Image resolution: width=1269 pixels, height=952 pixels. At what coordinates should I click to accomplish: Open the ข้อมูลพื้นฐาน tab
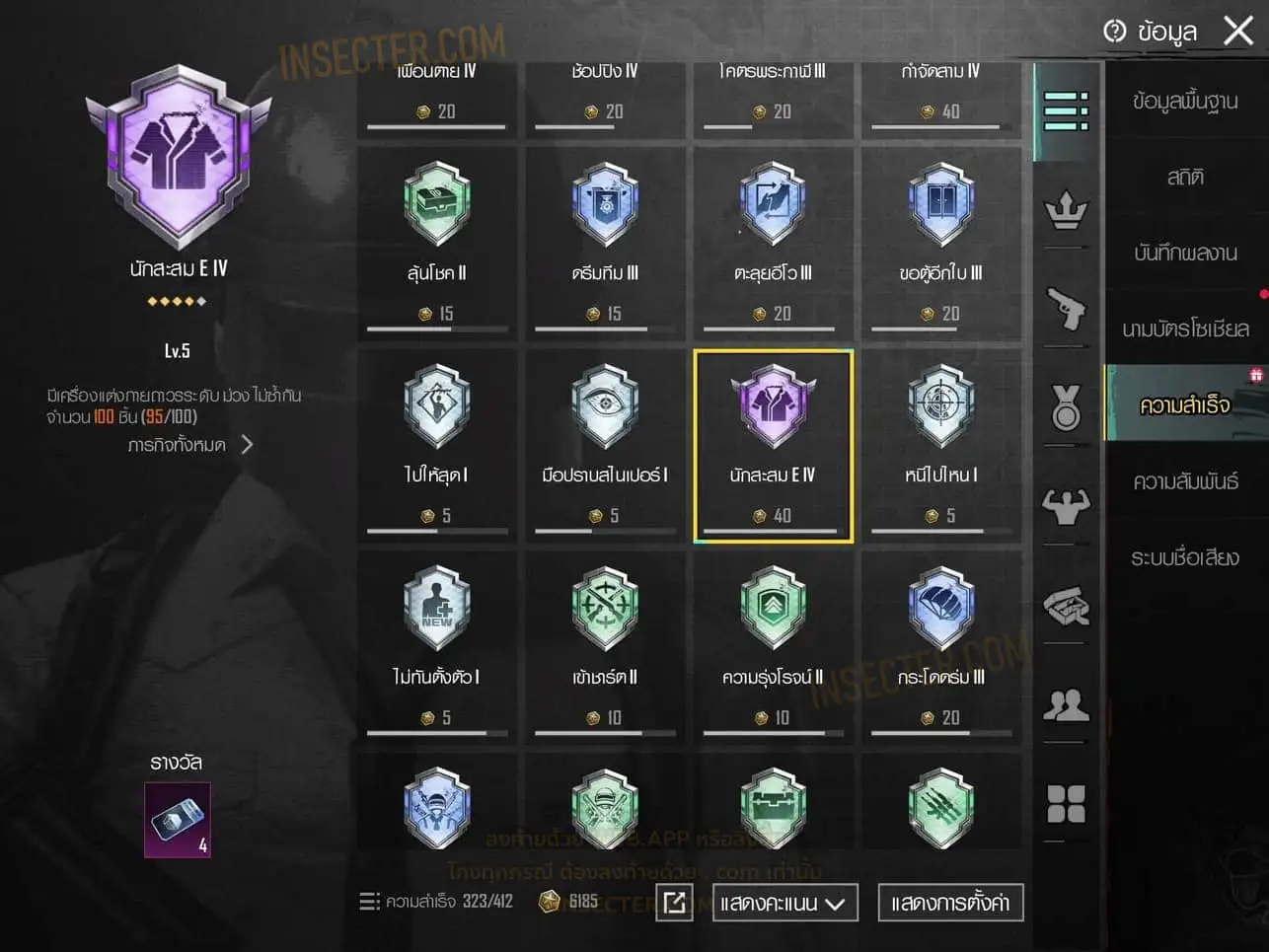tap(1184, 102)
